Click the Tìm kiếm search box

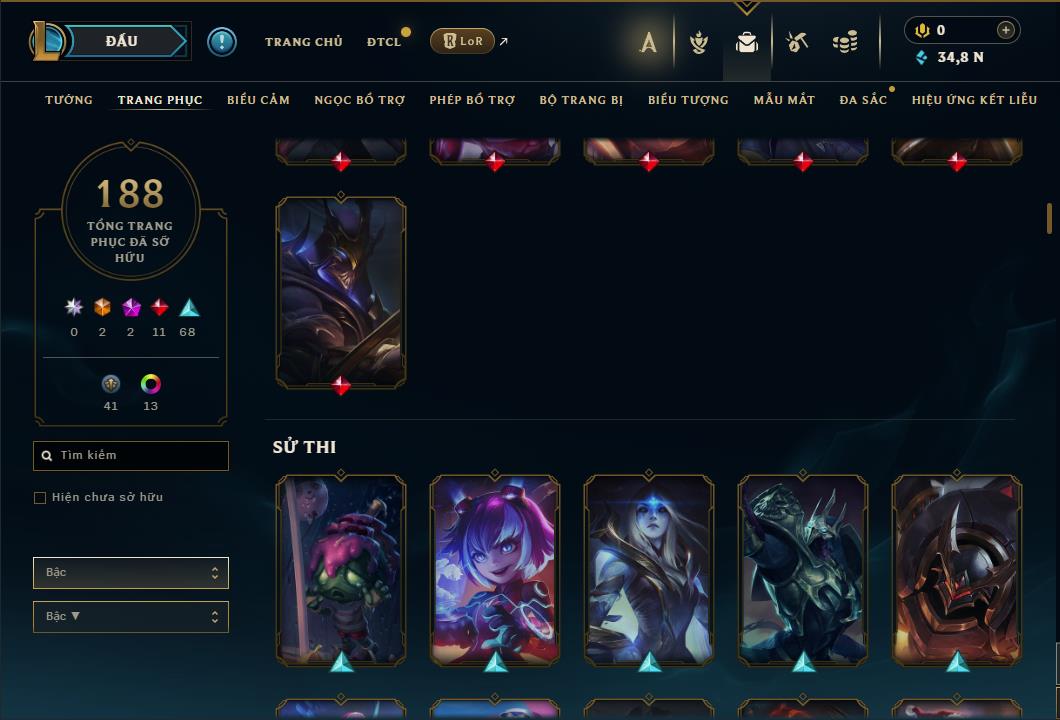coord(131,456)
